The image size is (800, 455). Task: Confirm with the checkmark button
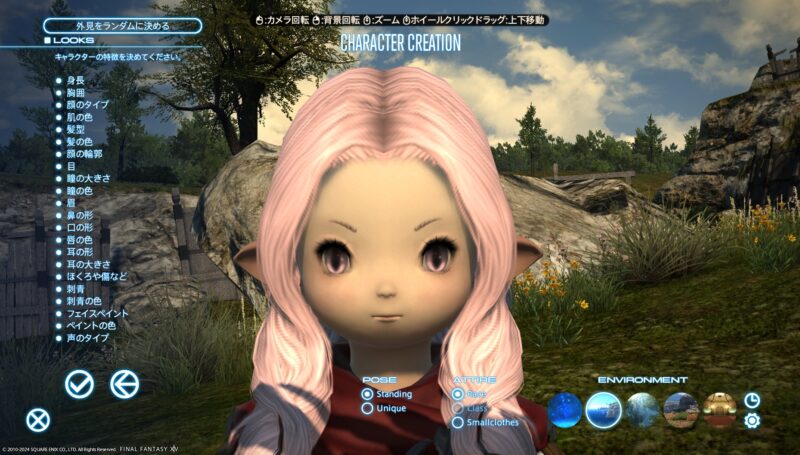[x=79, y=383]
